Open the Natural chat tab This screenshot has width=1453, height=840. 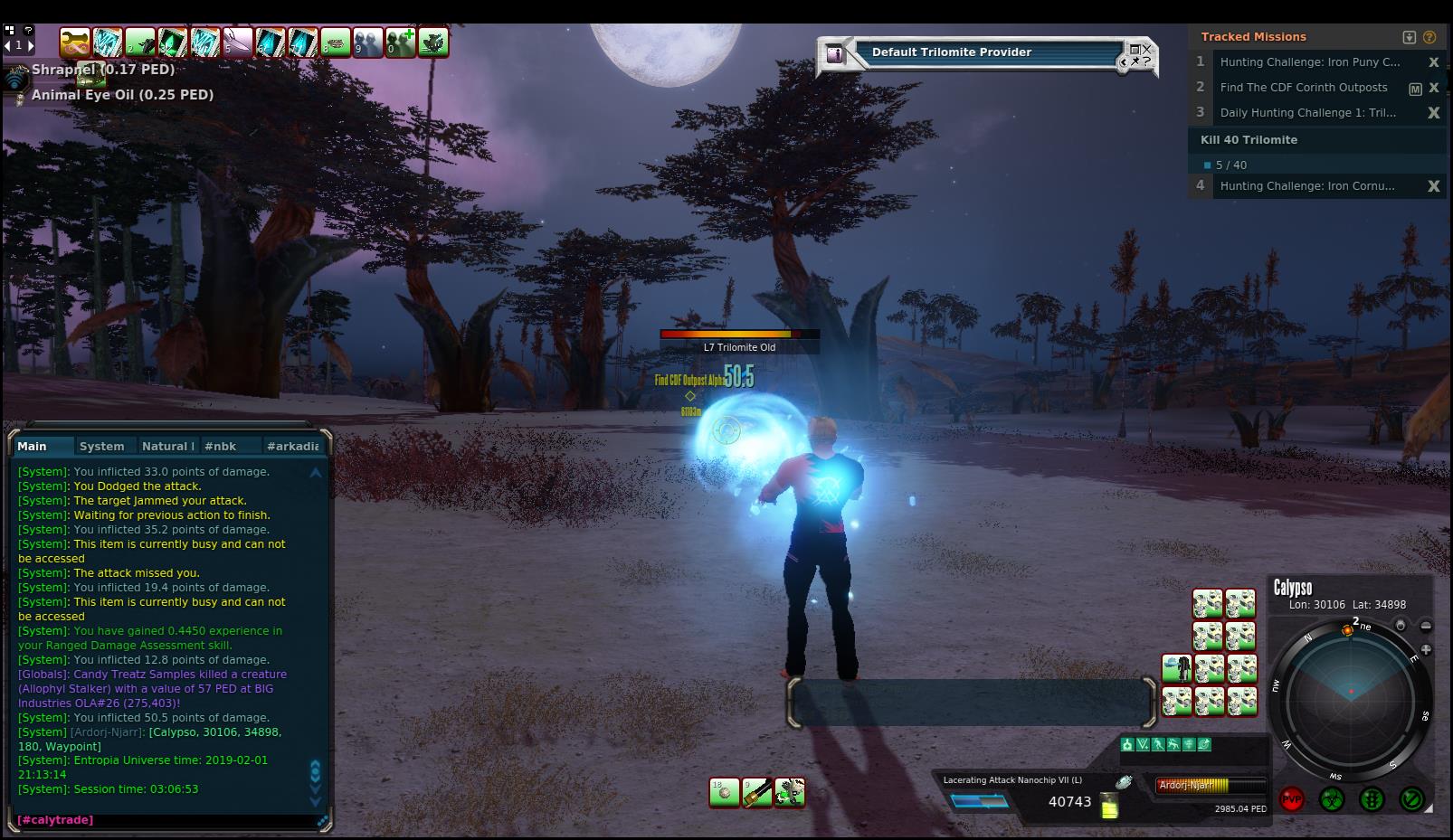point(166,446)
